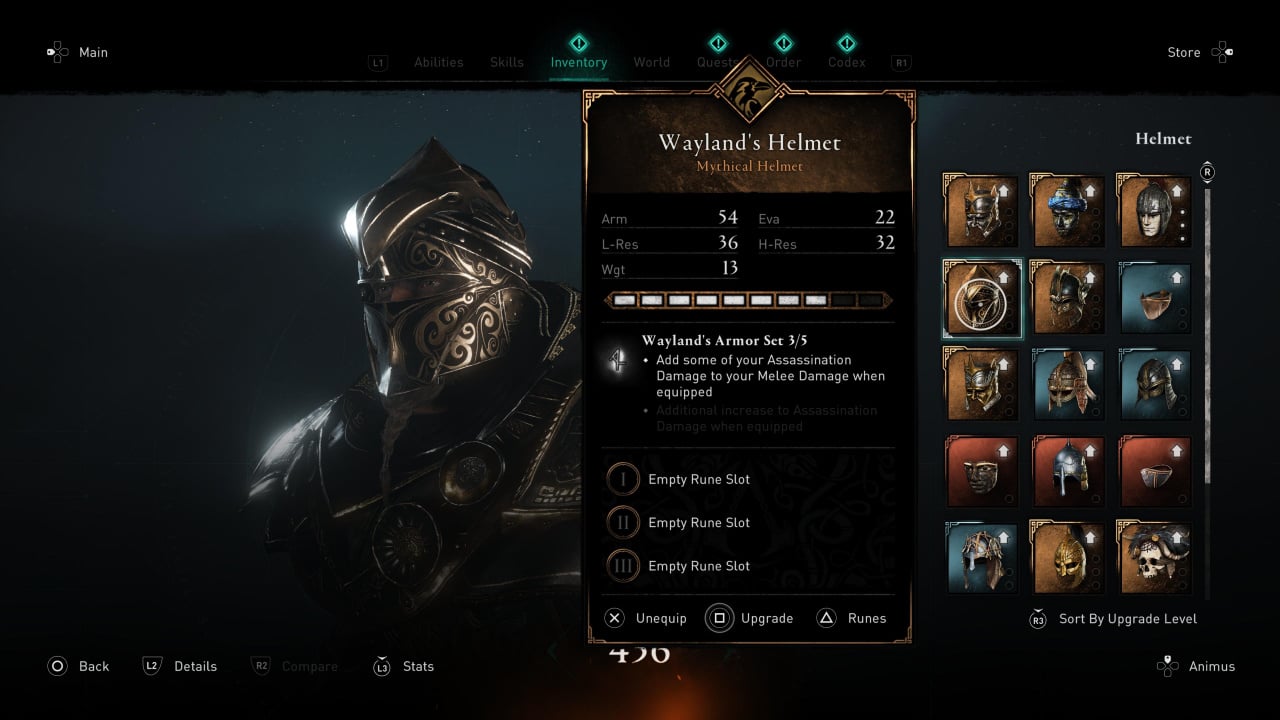Unequip Wayland's Helmet
1280x720 pixels.
(646, 618)
